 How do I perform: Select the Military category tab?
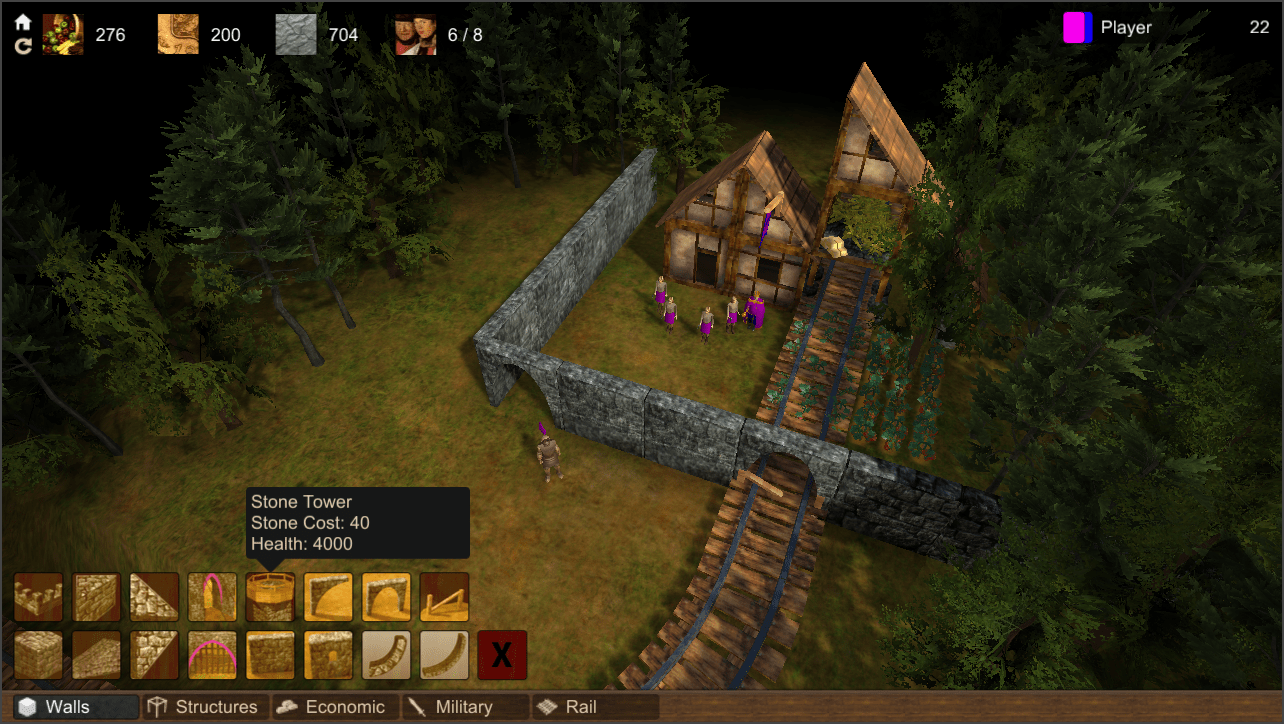[x=464, y=707]
